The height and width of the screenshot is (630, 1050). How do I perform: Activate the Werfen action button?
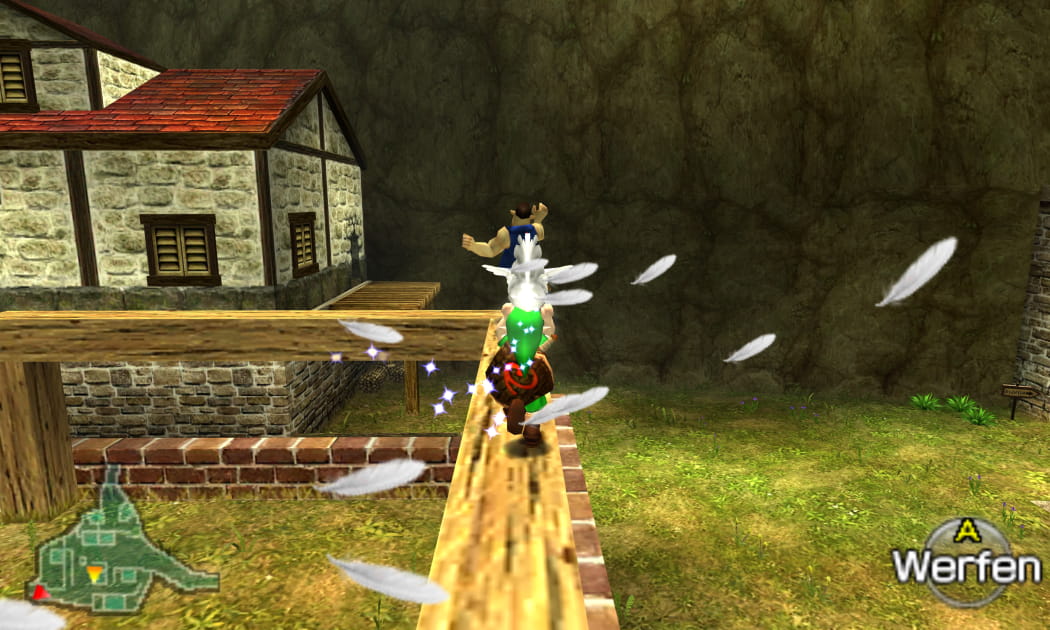965,563
